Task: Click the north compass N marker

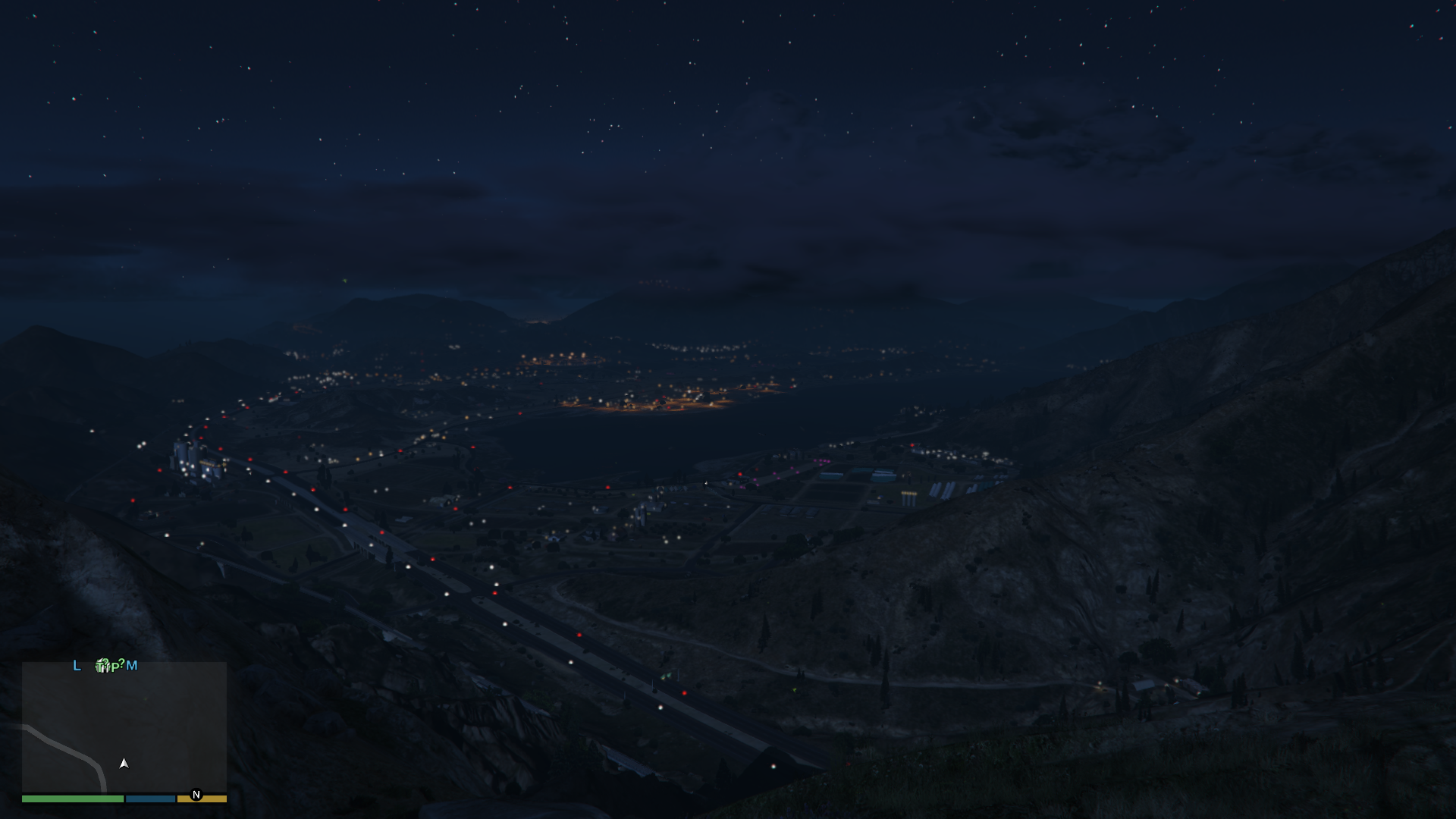Action: point(196,795)
